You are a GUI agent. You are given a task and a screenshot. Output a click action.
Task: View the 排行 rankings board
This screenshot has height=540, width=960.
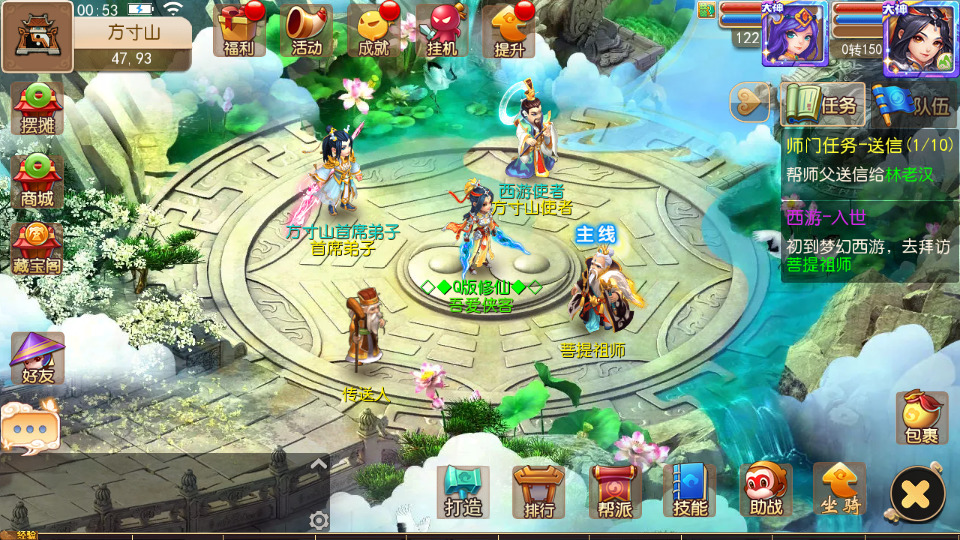click(x=539, y=491)
